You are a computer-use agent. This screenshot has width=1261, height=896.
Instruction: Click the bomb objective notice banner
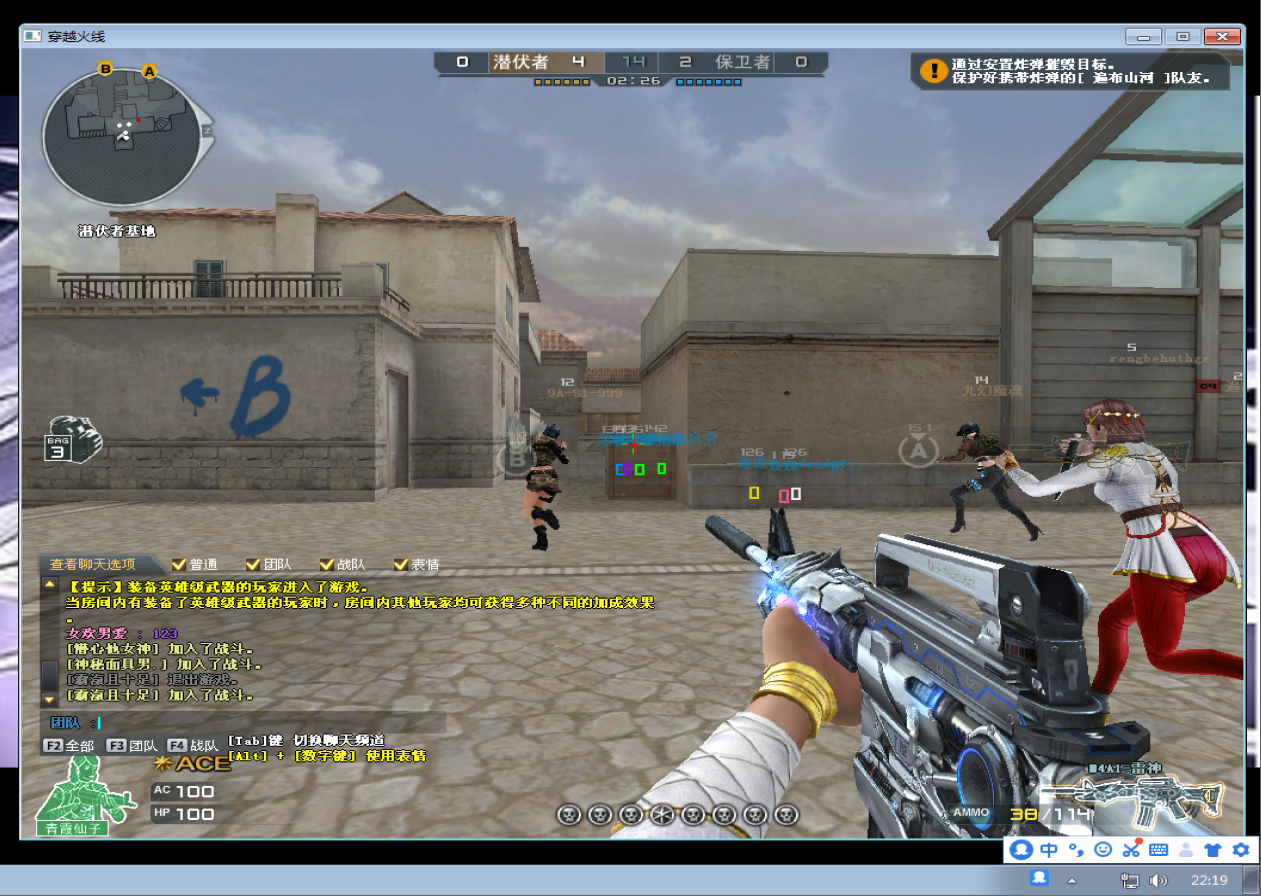tap(1071, 70)
